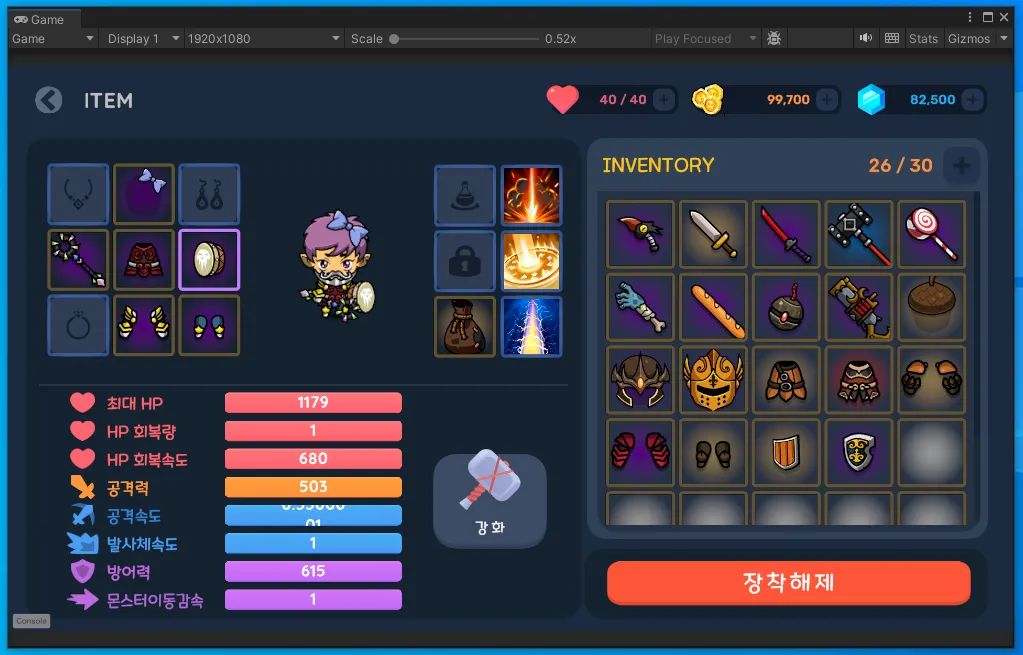Screen dimensions: 1023x655
Task: Select the equipped red armor slot
Action: click(144, 260)
